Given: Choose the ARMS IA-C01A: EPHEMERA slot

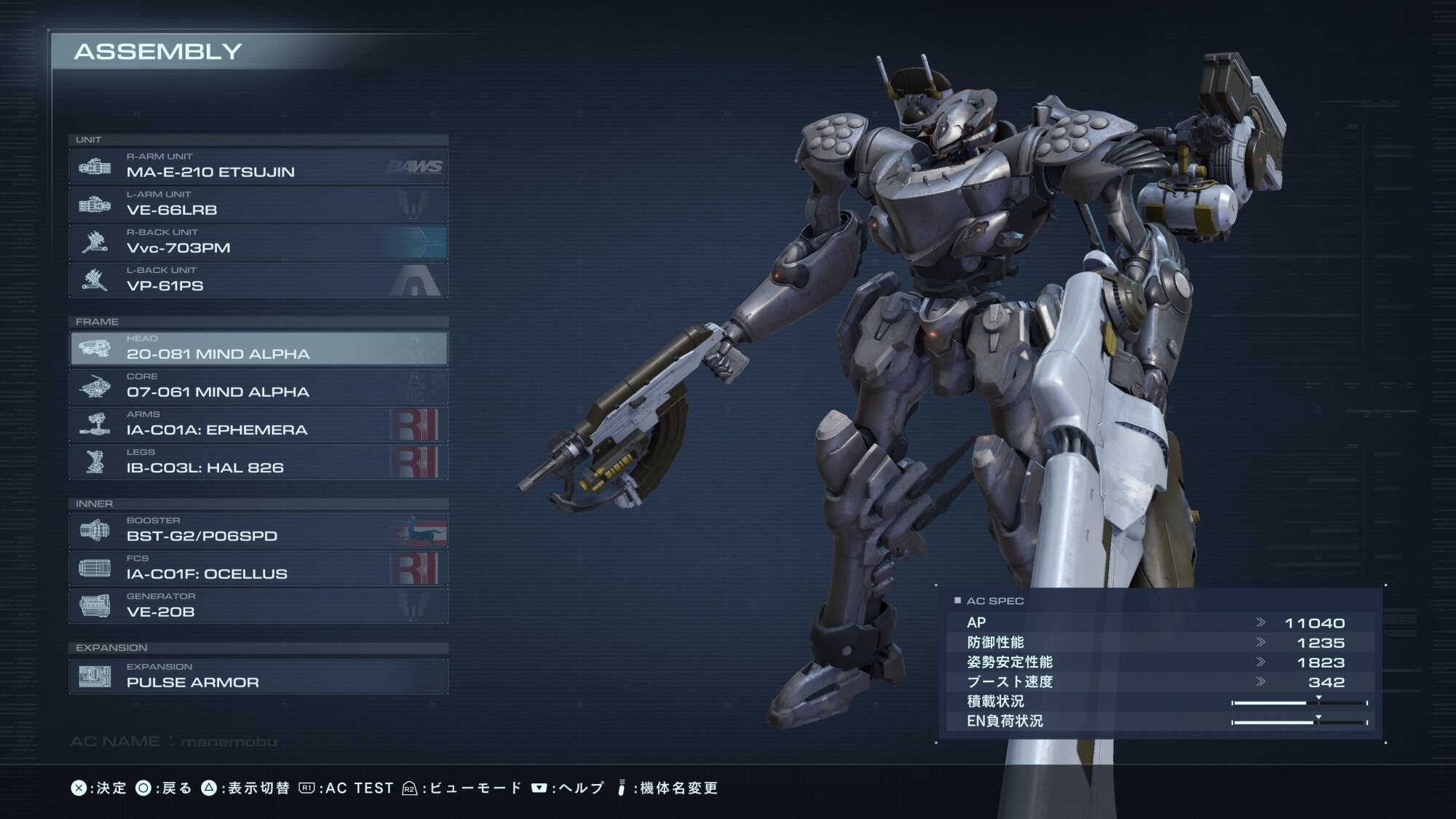Looking at the screenshot, I should [x=258, y=424].
